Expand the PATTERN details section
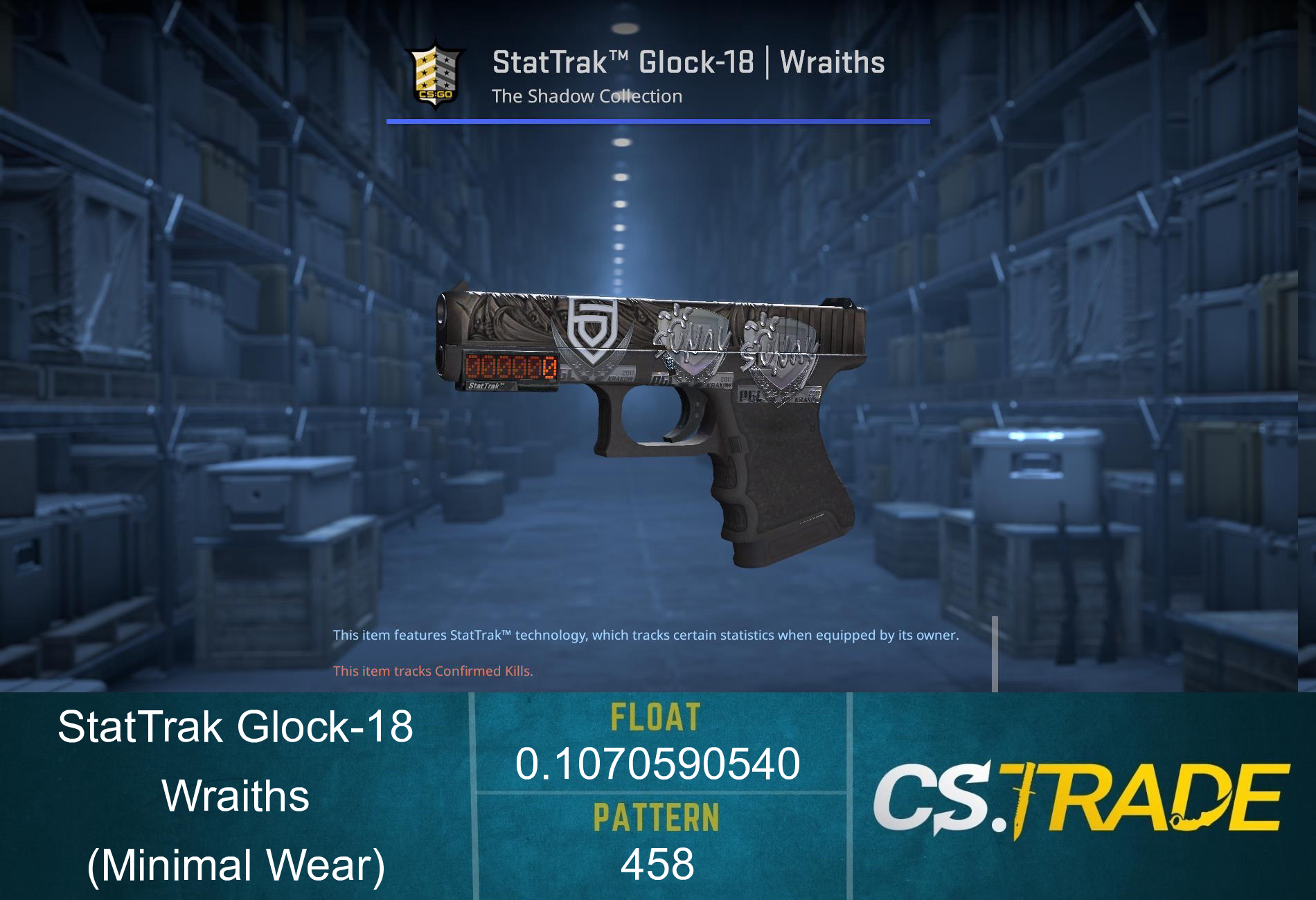Image resolution: width=1316 pixels, height=900 pixels. [656, 817]
